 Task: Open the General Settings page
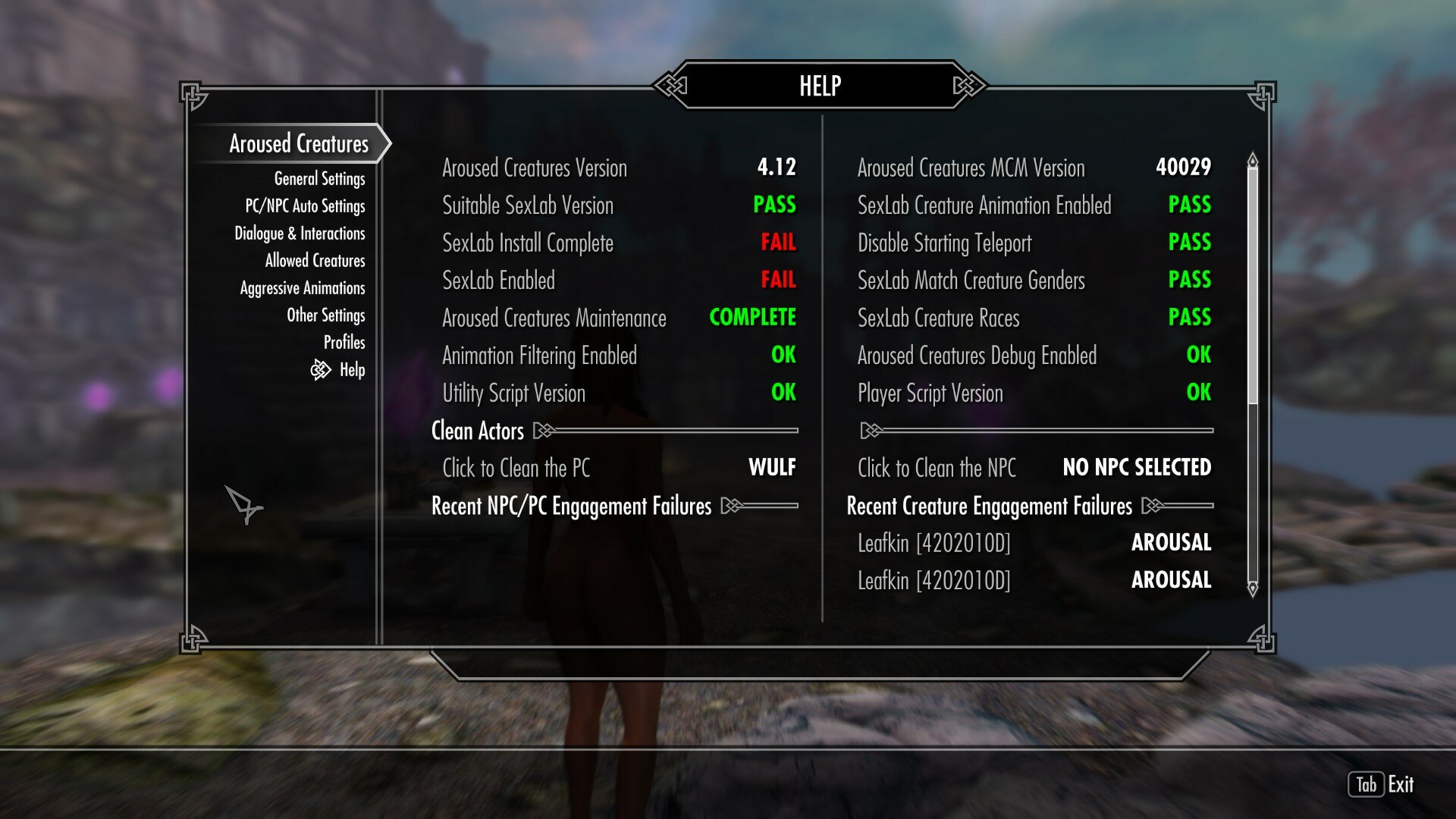(x=321, y=178)
